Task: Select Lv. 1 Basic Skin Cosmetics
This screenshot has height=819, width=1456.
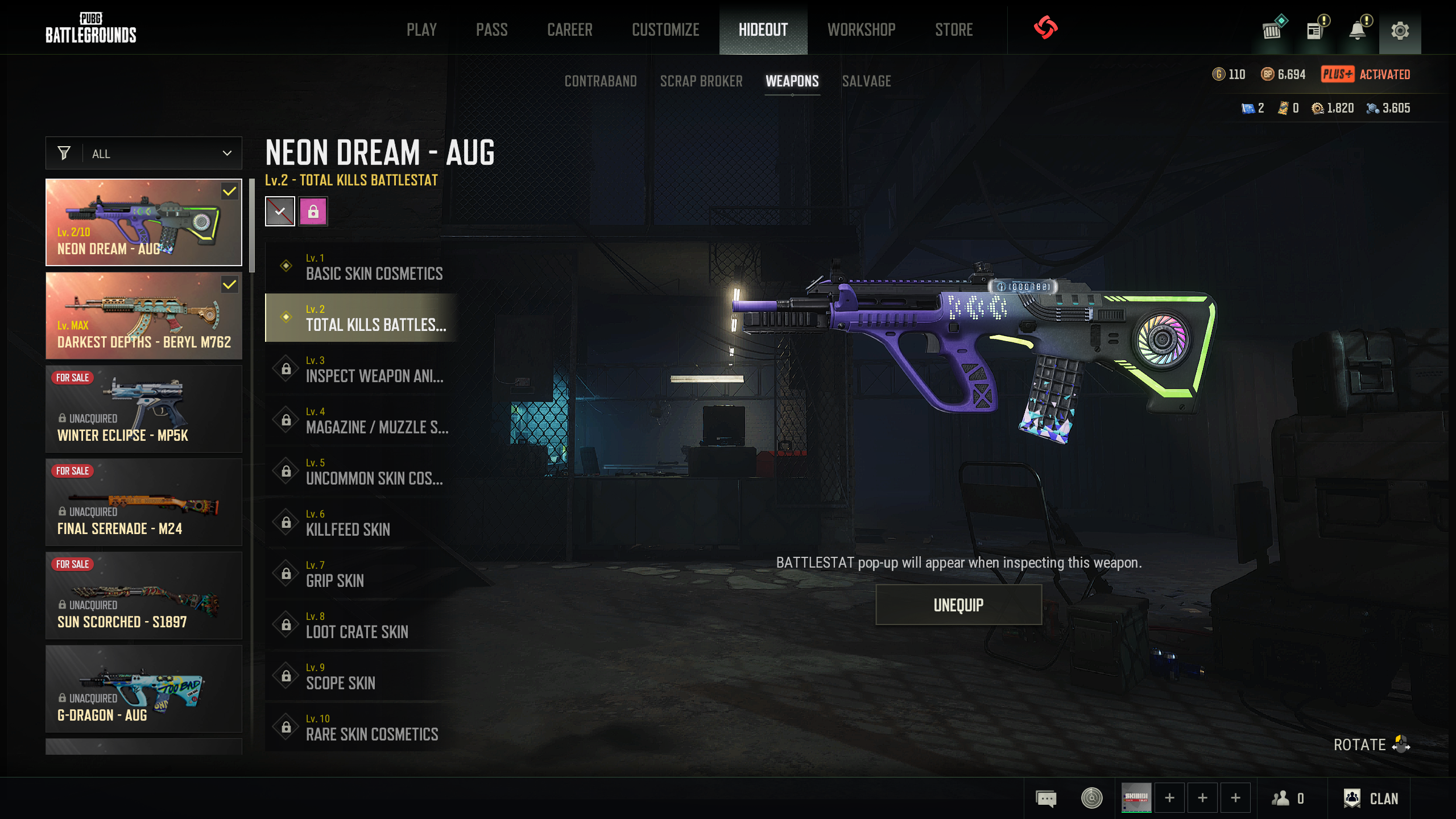Action: coord(362,267)
